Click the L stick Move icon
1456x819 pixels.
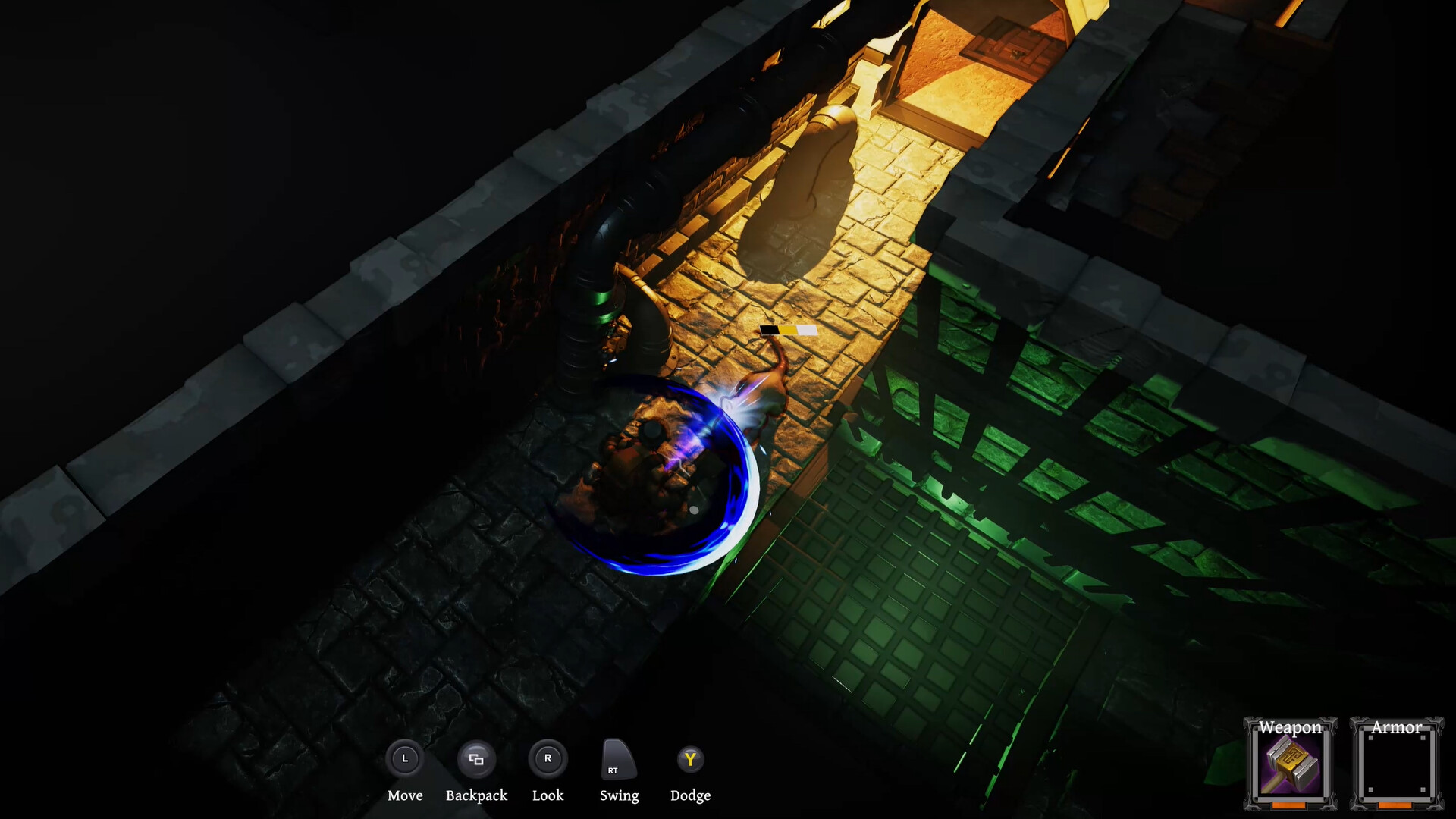point(405,758)
